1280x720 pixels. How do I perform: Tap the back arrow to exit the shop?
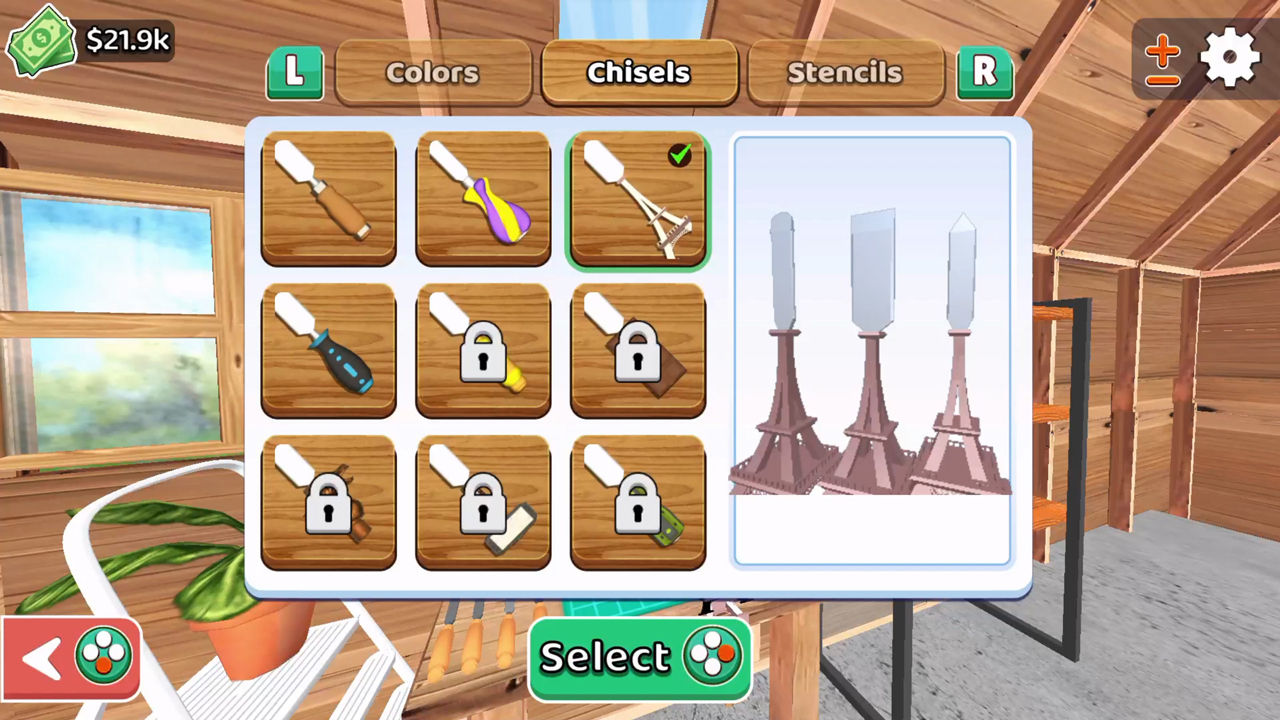pyautogui.click(x=42, y=655)
